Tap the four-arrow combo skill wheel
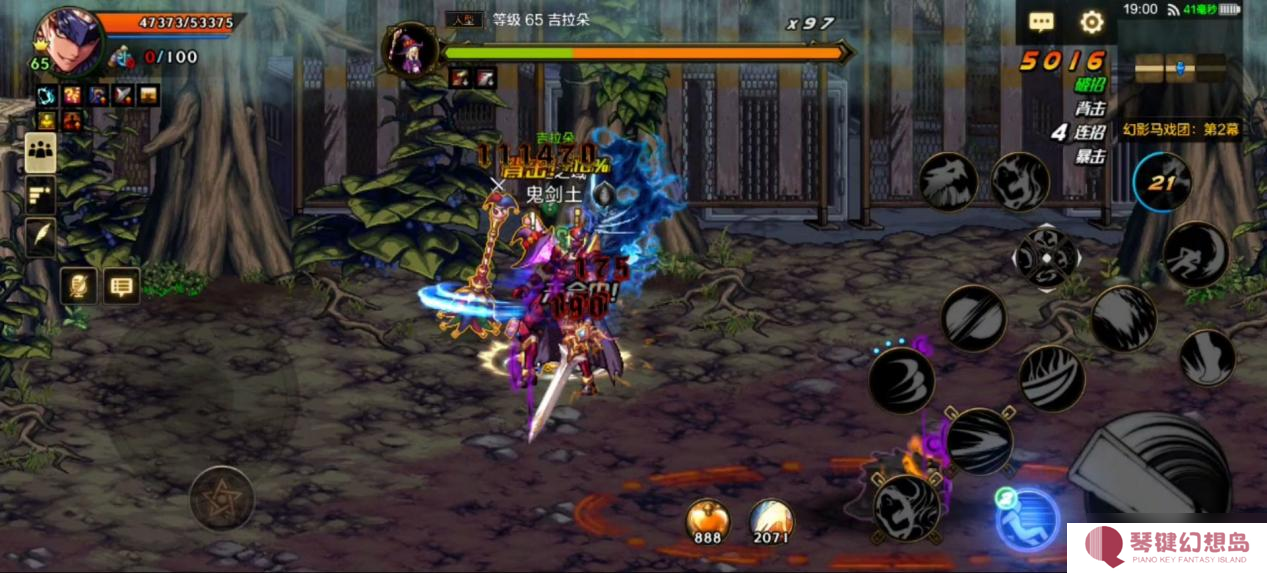This screenshot has width=1267, height=573. pyautogui.click(x=1046, y=257)
